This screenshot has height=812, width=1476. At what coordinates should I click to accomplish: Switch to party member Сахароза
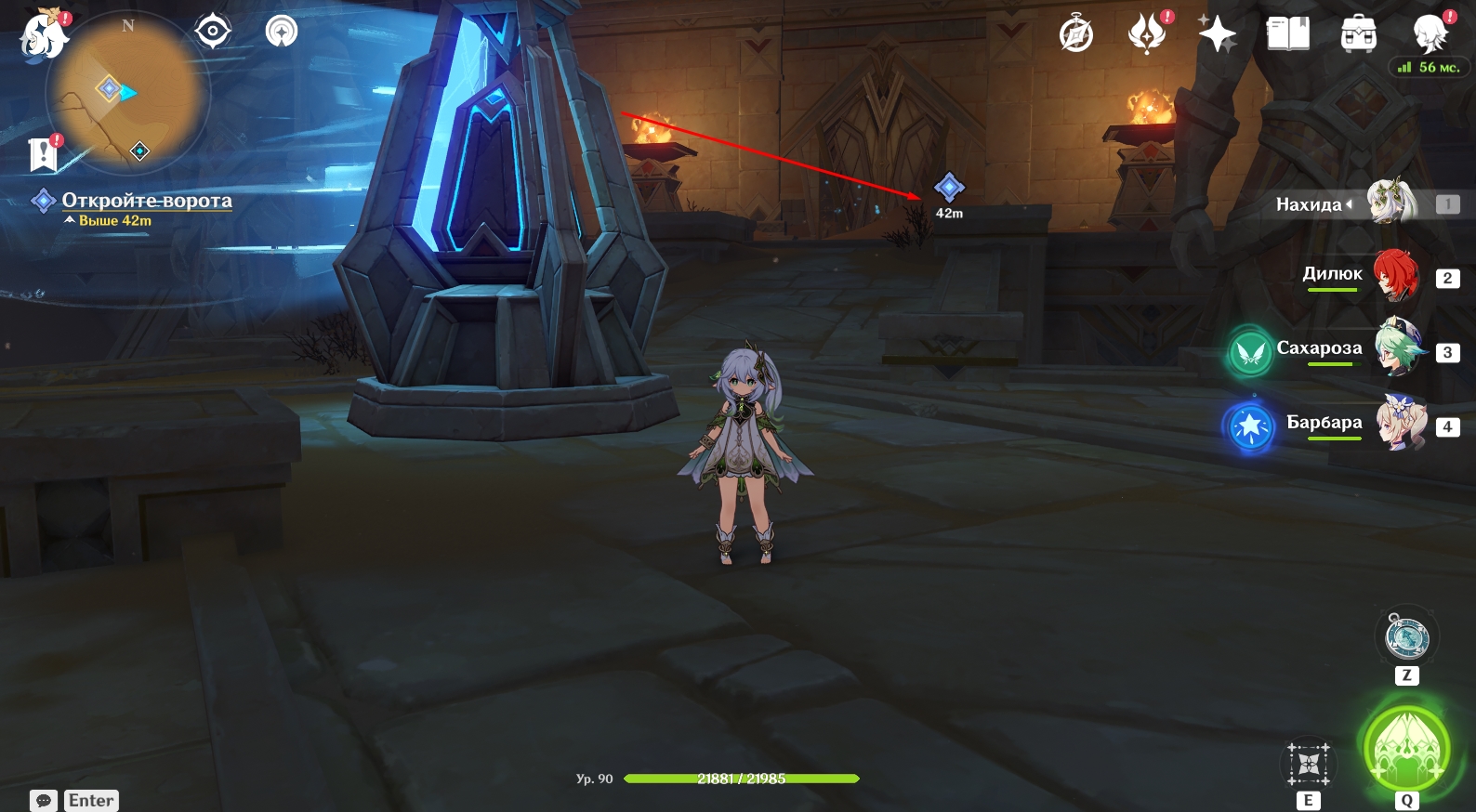(x=1397, y=349)
